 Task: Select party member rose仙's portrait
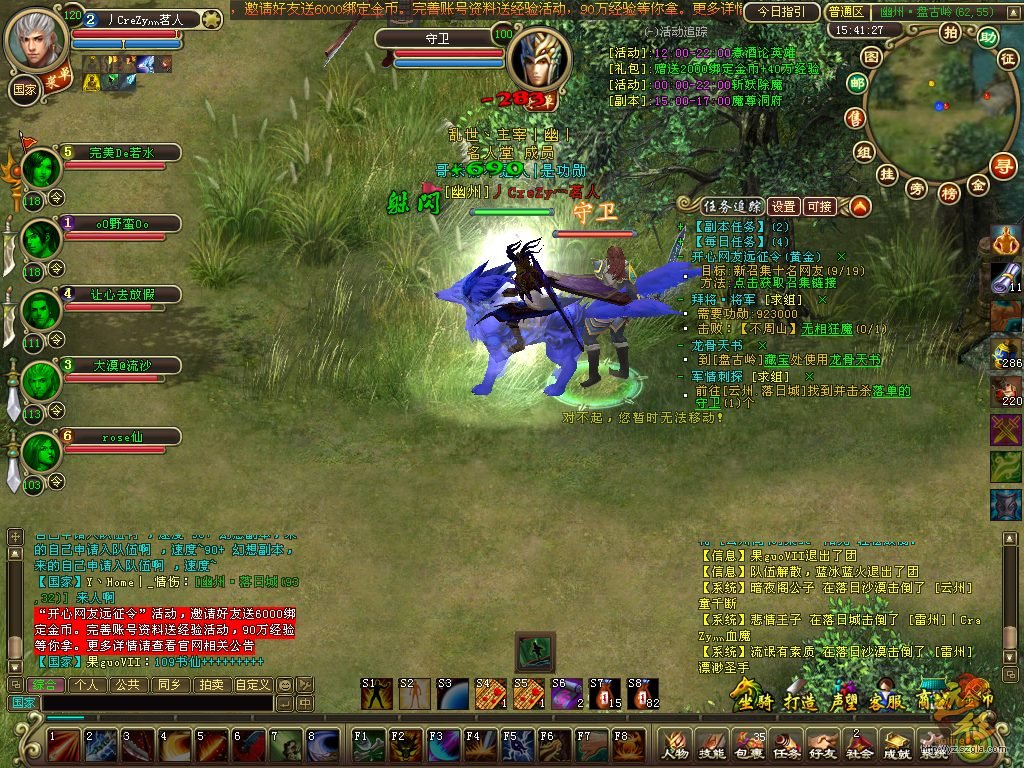[42, 452]
